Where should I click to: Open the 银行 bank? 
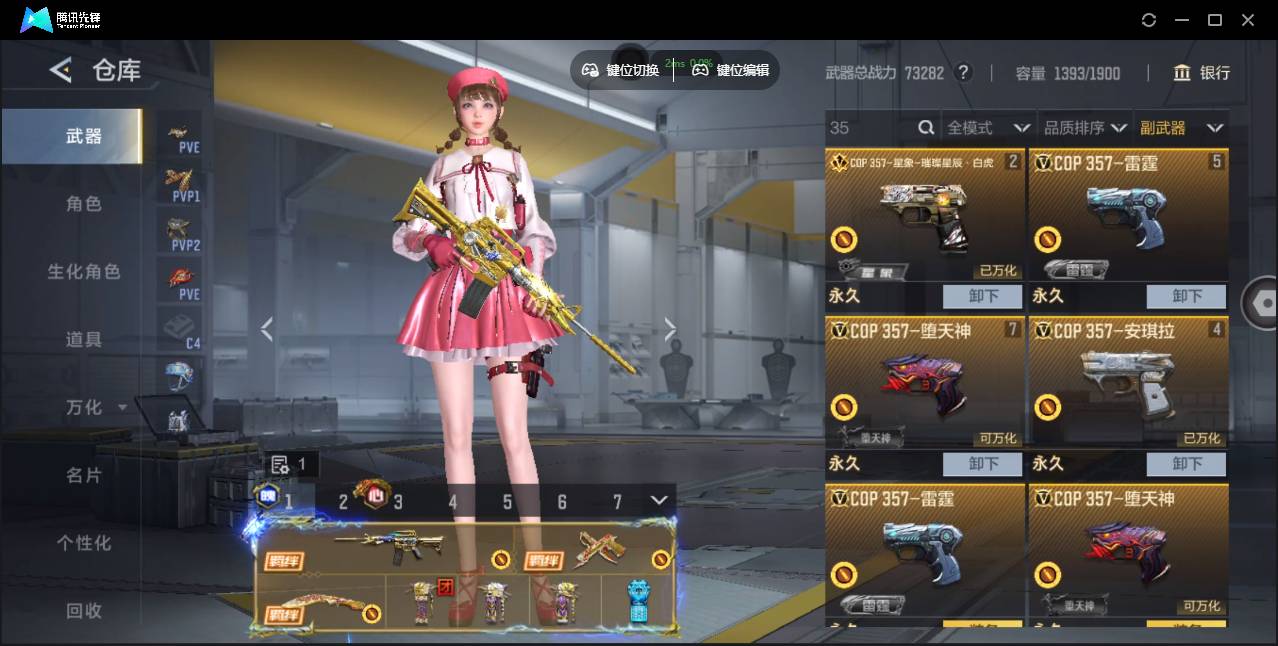[1202, 73]
